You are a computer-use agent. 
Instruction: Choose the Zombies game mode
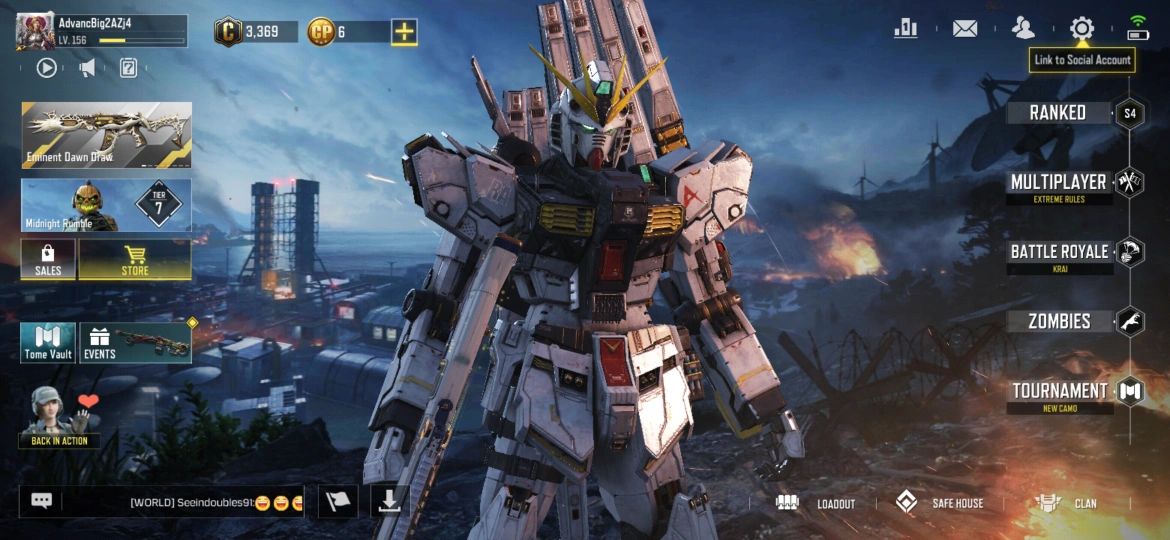(1059, 322)
